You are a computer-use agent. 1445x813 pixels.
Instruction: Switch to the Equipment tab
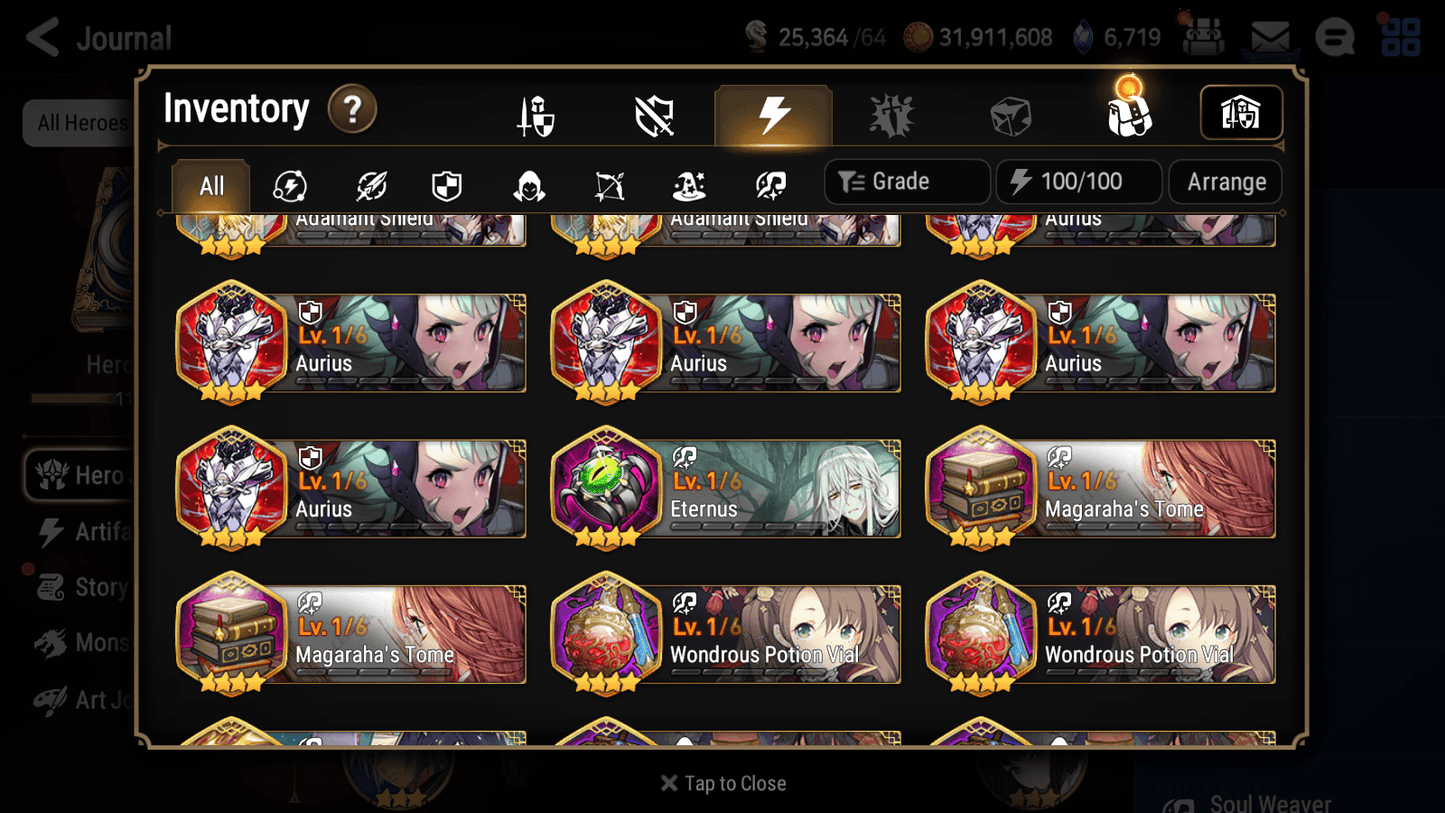click(536, 115)
